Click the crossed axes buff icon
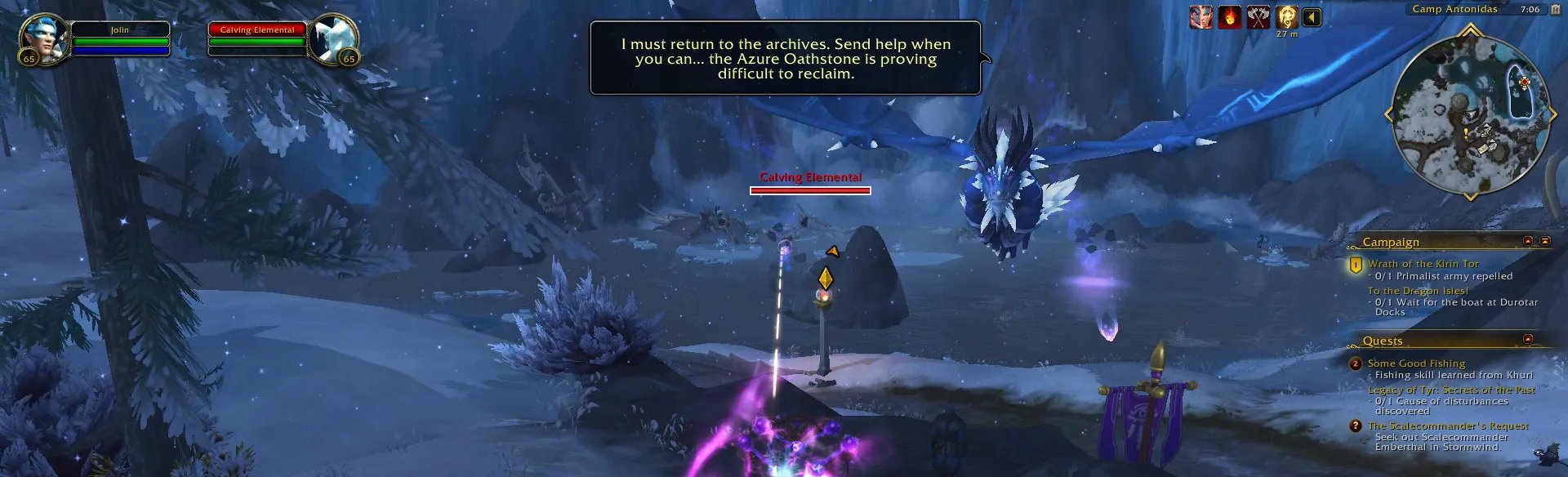 [1258, 17]
